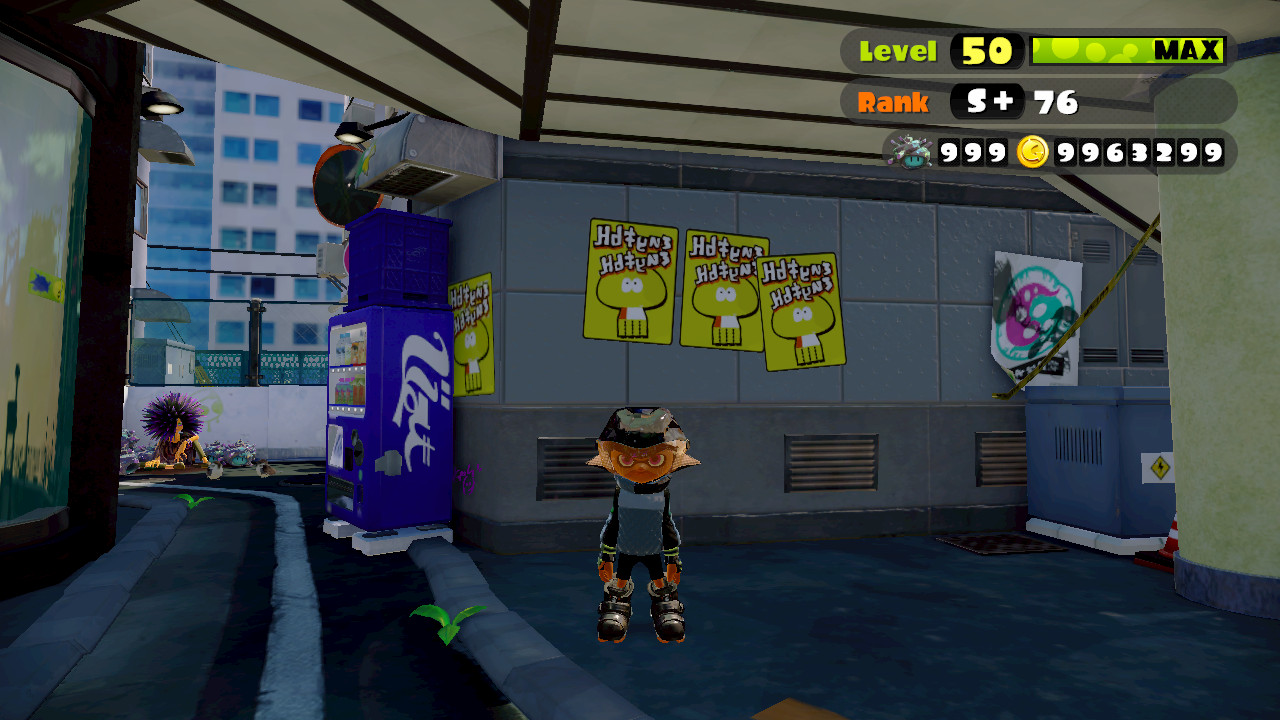Select the gold coin currency icon
The height and width of the screenshot is (720, 1280).
(x=1035, y=153)
